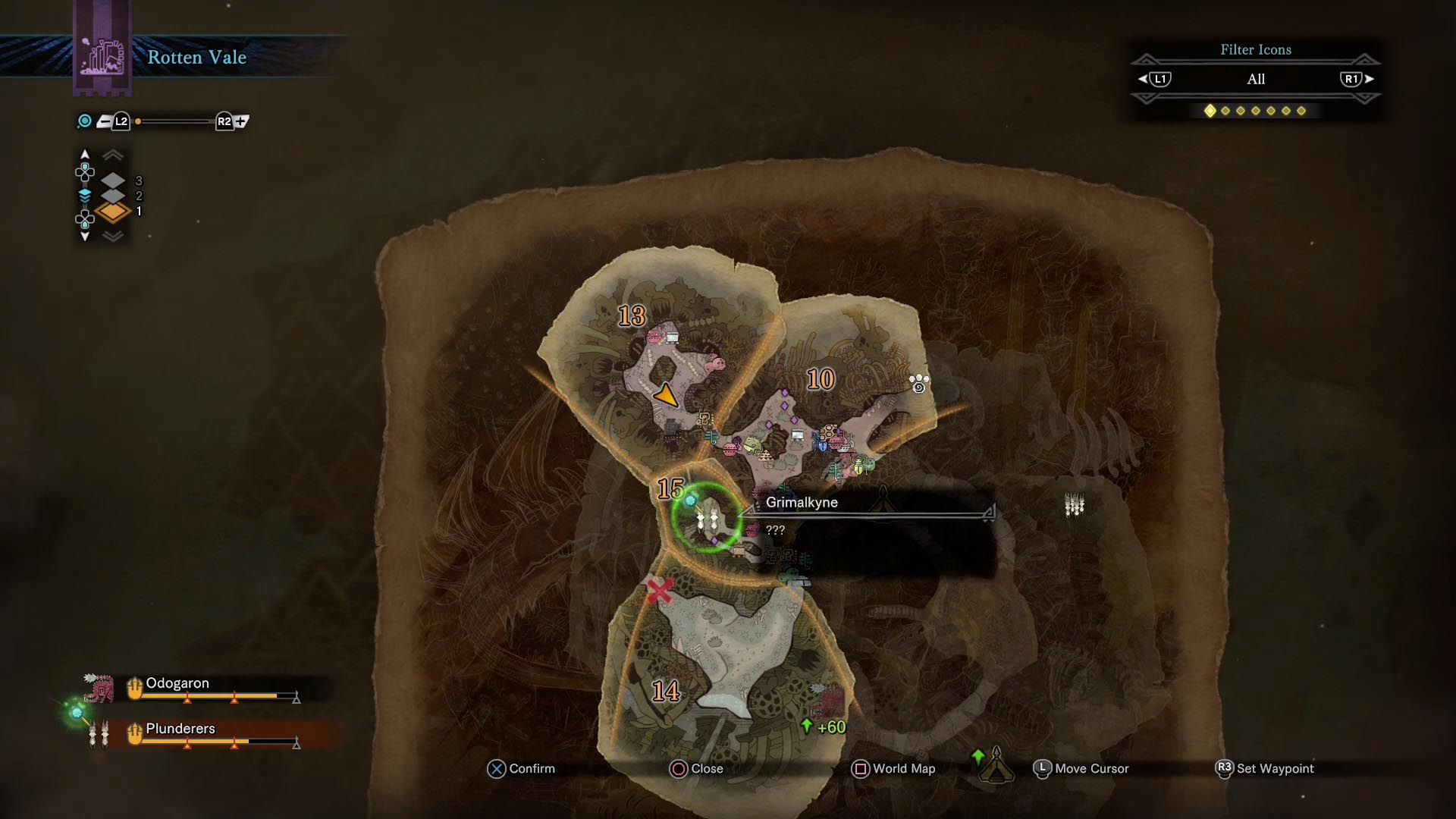
Task: Choose the 'All' icon filter
Action: [1256, 79]
